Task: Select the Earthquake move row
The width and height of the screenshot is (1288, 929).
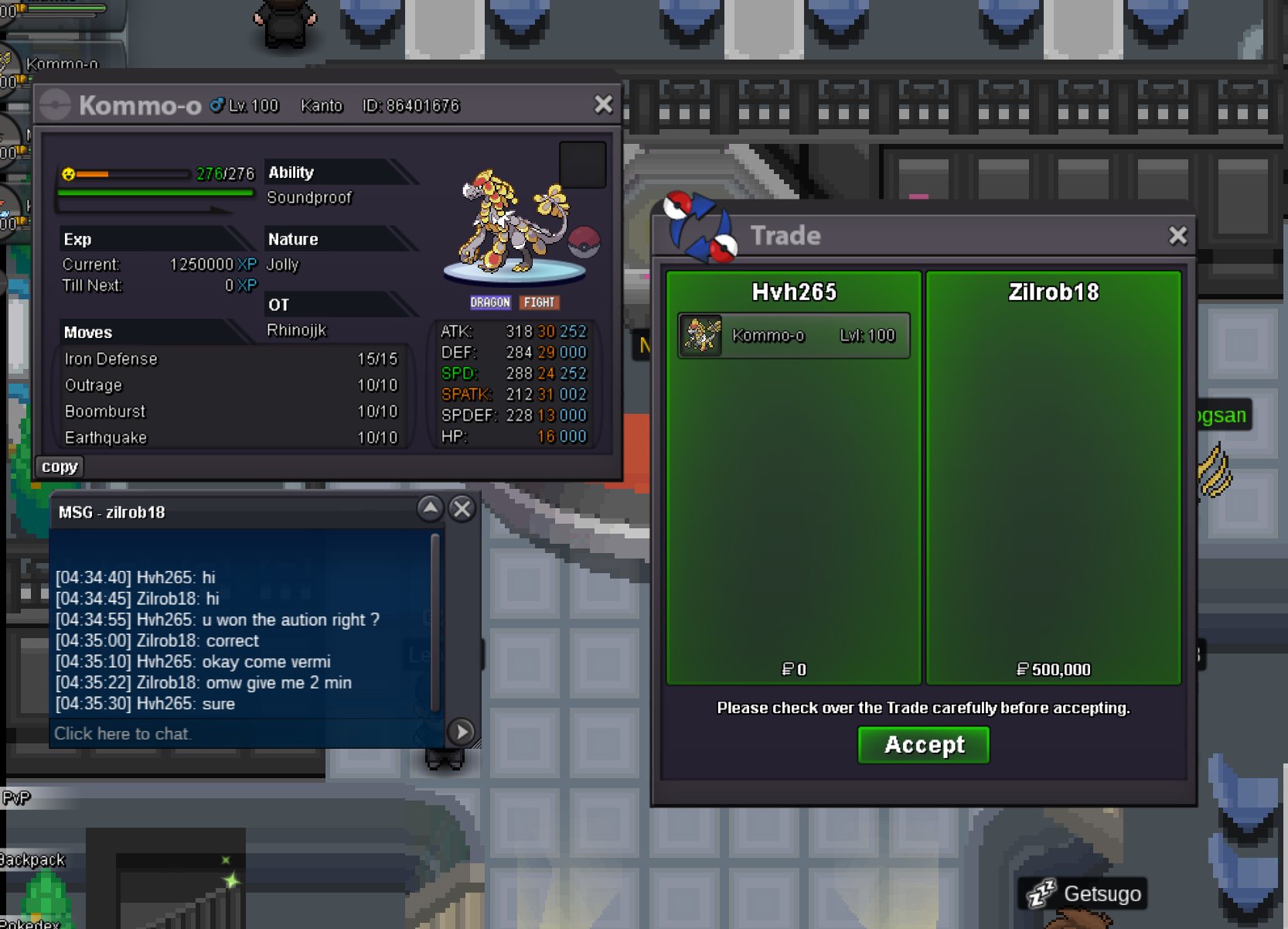Action: [230, 438]
